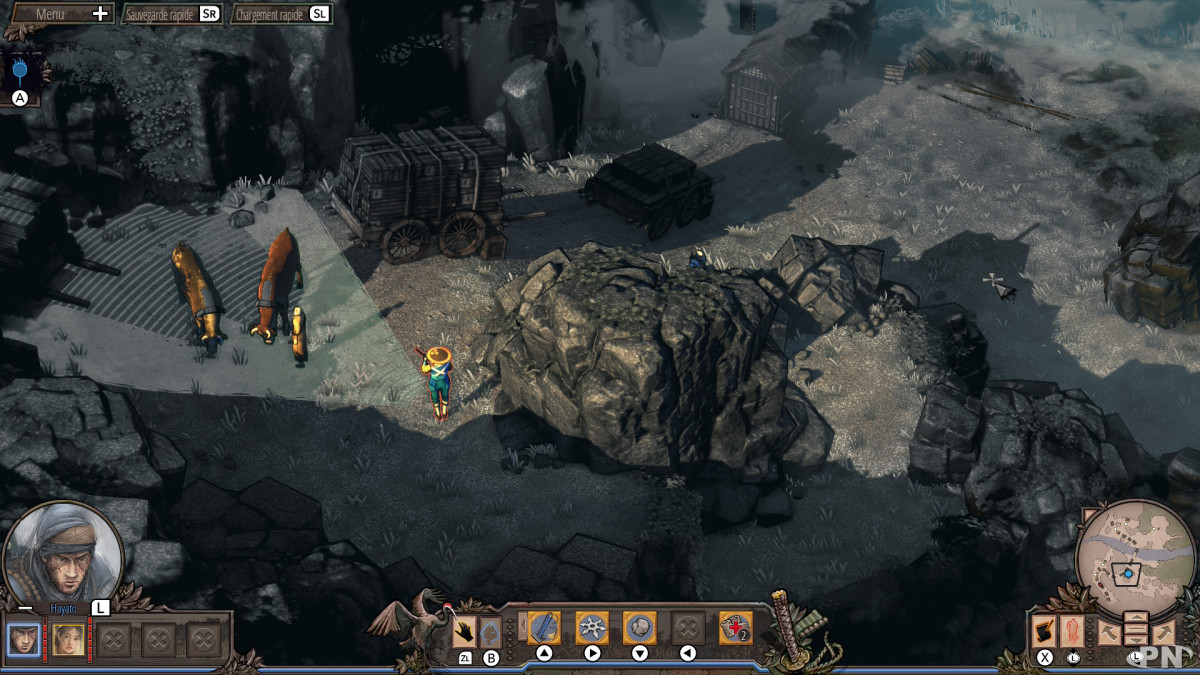Use the katana sword ability

[544, 628]
